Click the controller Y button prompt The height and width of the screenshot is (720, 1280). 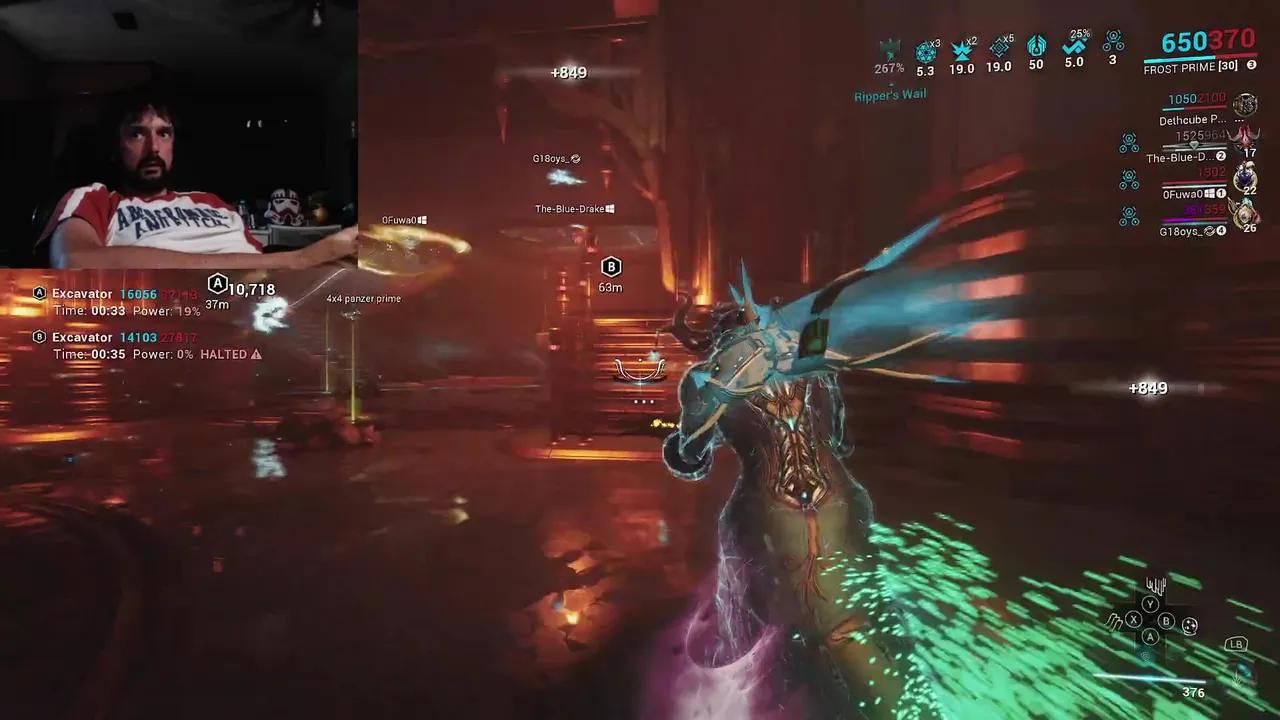point(1150,603)
